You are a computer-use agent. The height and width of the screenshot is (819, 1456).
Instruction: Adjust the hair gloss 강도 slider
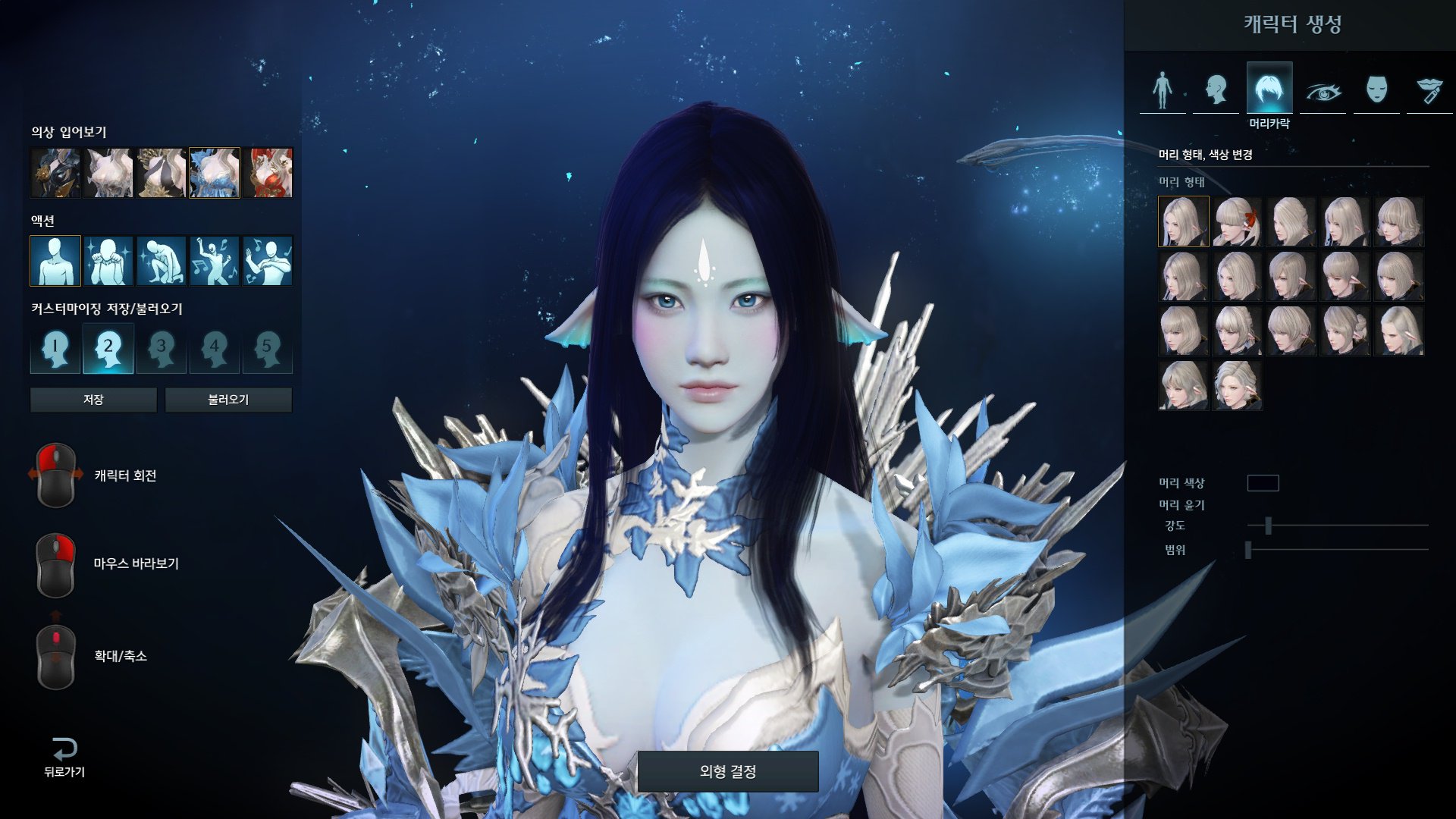coord(1268,525)
